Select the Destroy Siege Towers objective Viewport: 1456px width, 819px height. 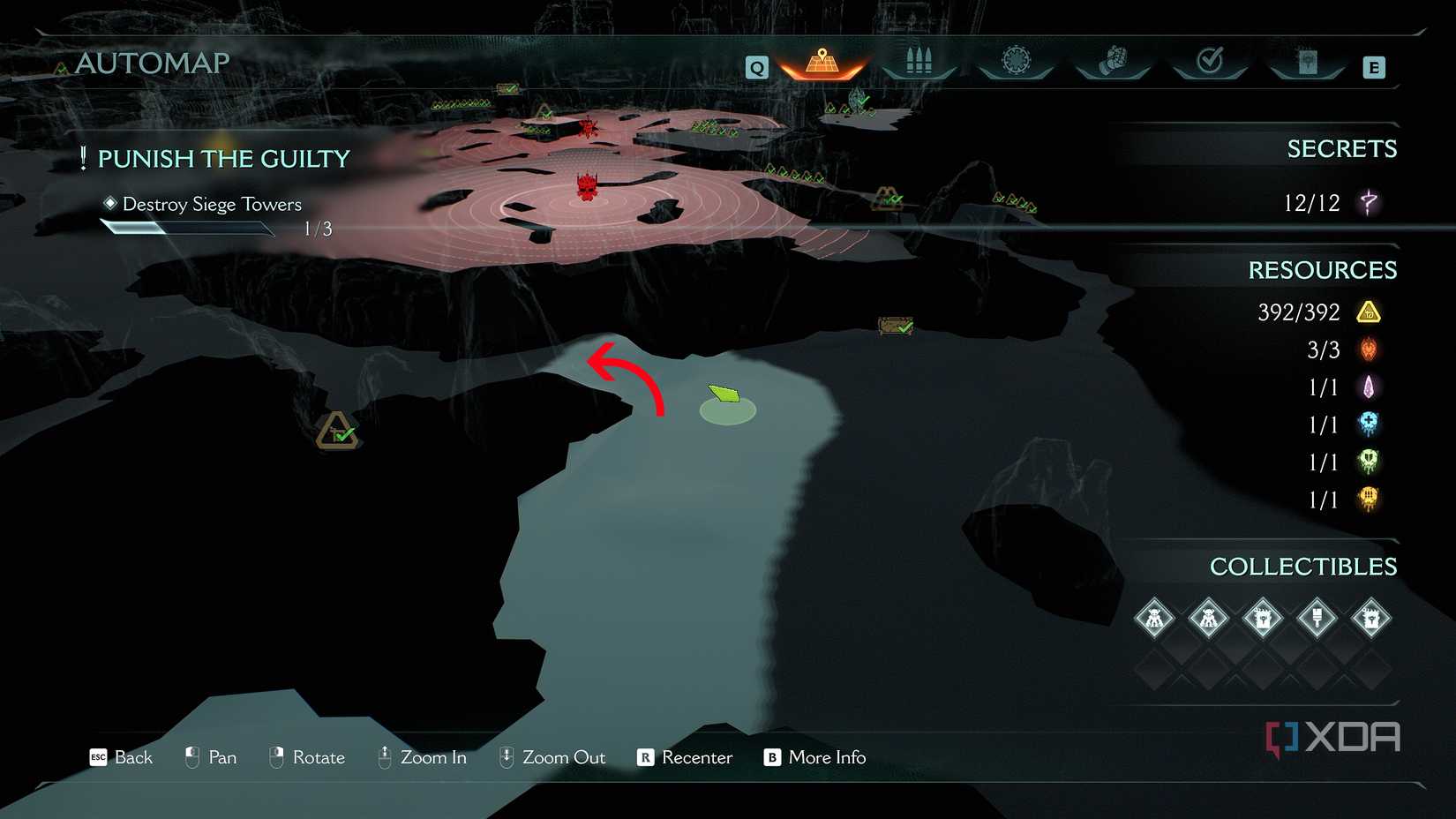coord(212,205)
